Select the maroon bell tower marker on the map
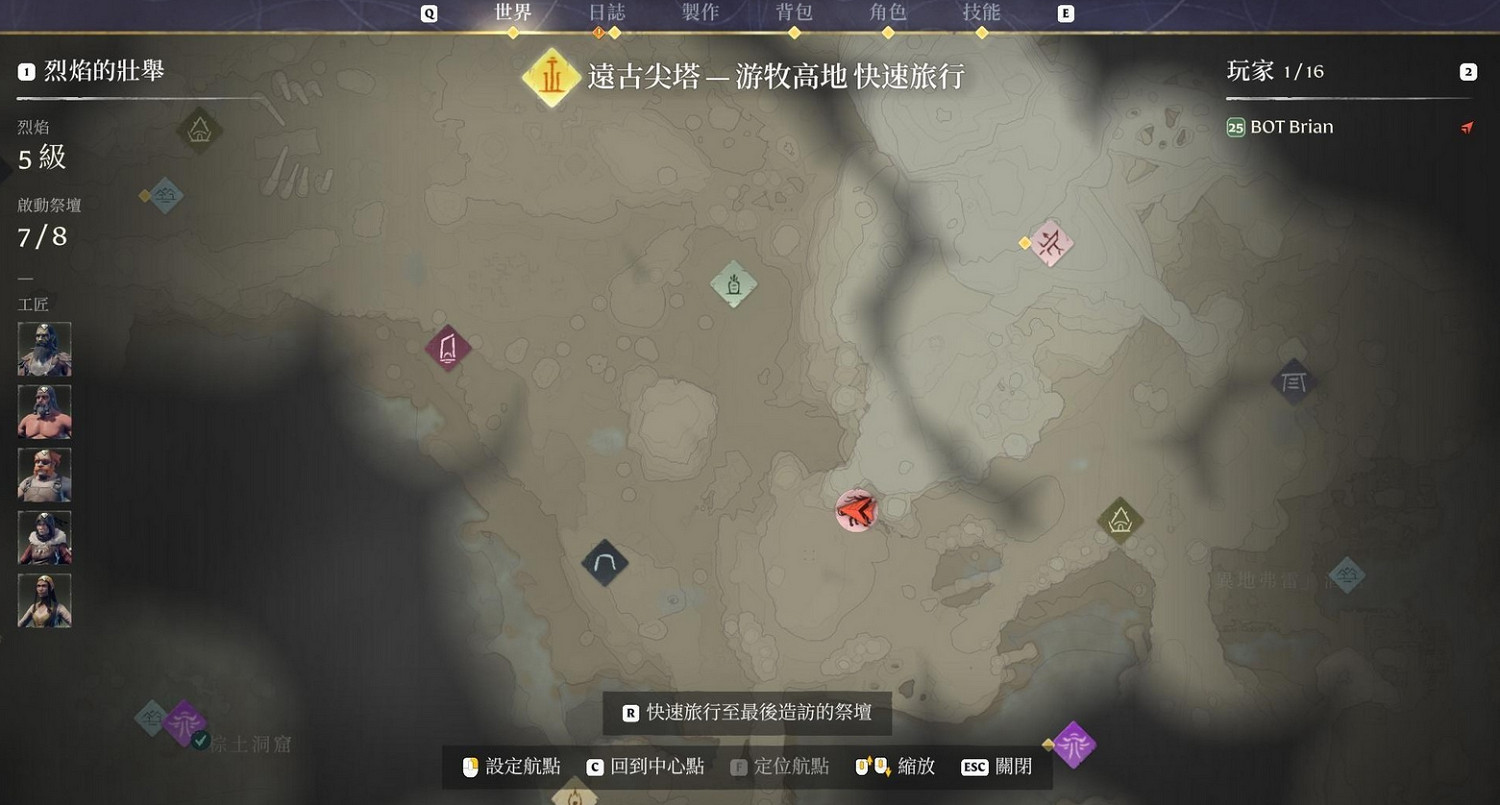Image resolution: width=1500 pixels, height=805 pixels. coord(447,348)
